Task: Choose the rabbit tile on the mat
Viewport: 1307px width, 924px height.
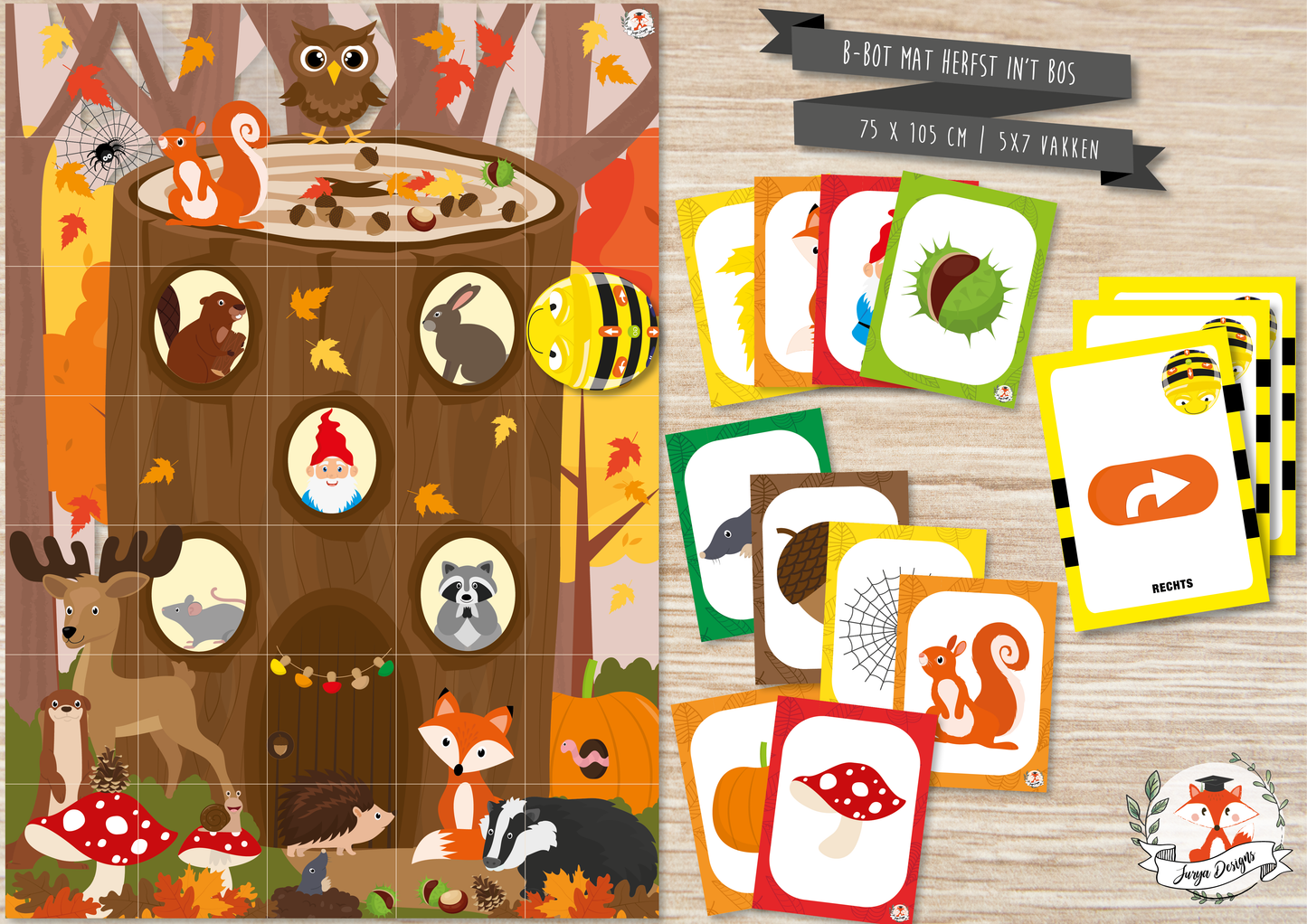Action: (465, 332)
